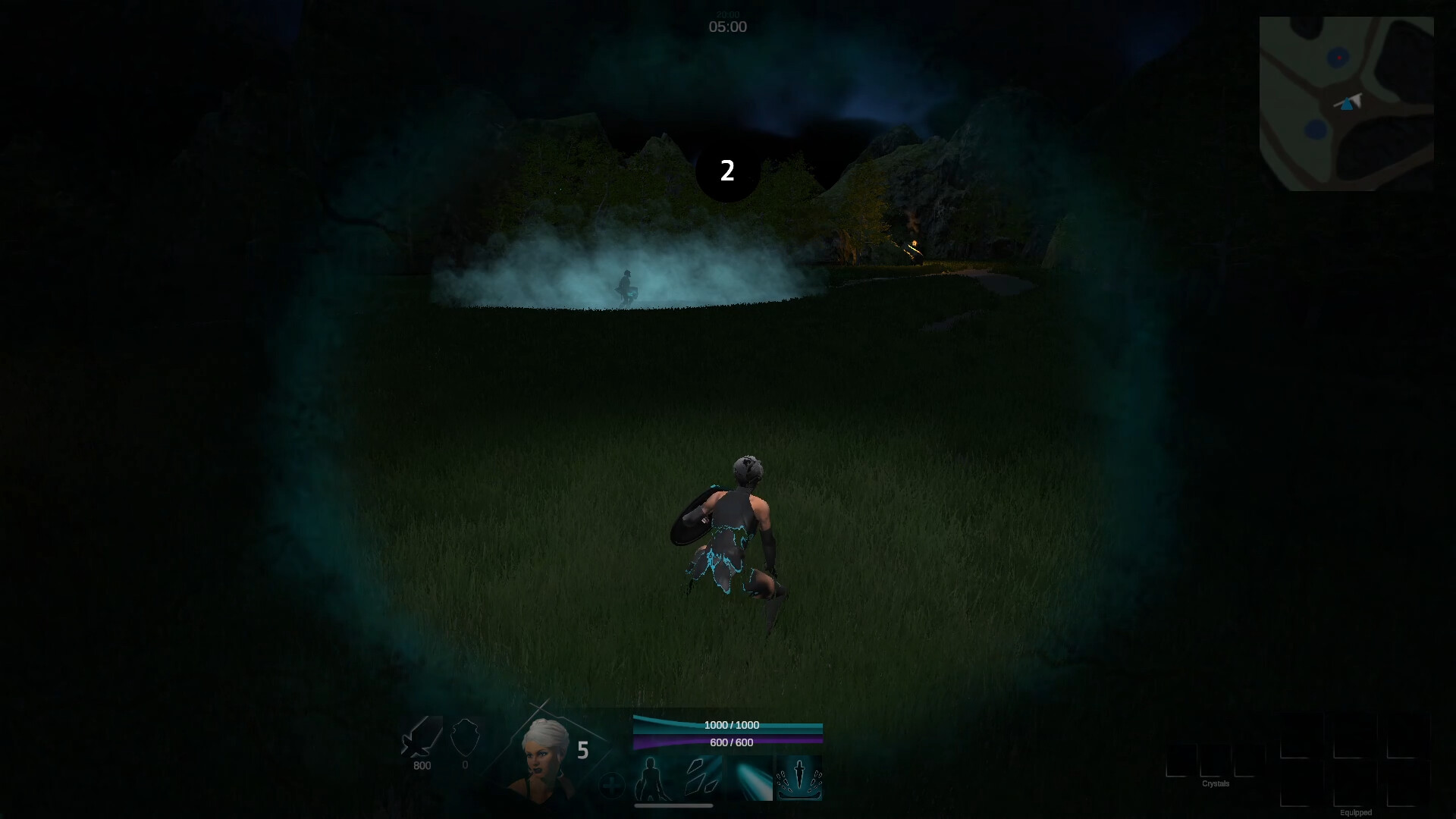Activate the character silhouette ability icon
Viewport: 1456px width, 819px height.
651,779
